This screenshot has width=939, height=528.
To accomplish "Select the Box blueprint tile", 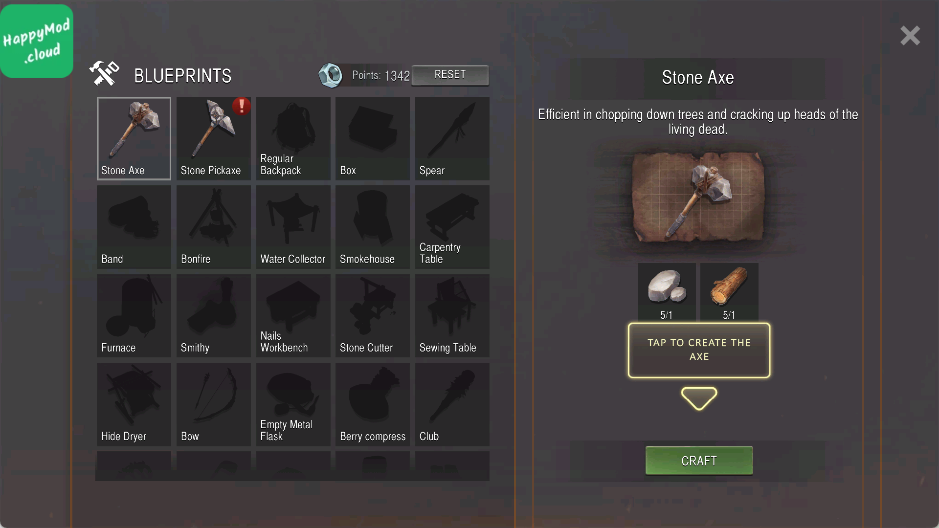I will point(372,138).
